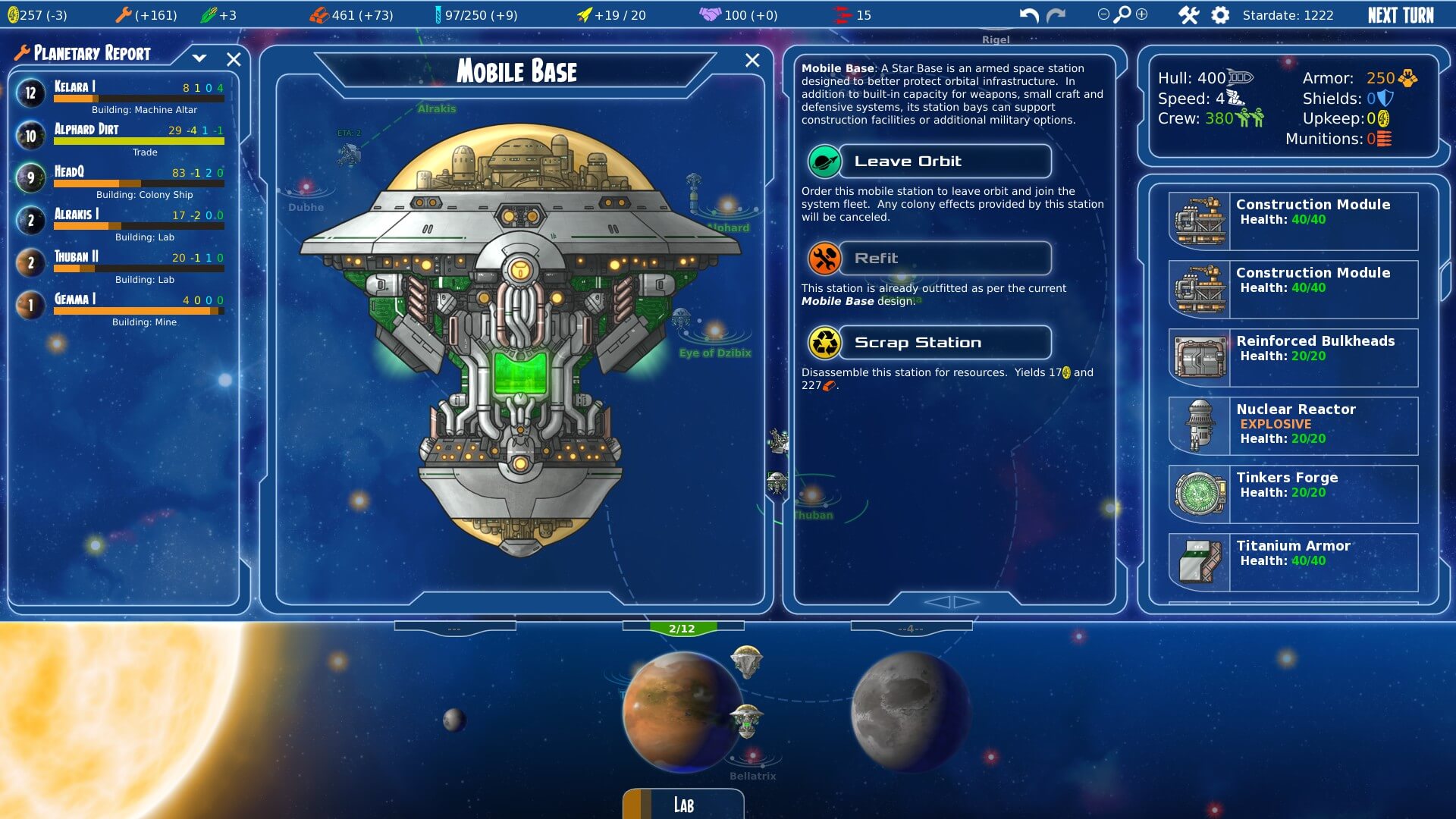The image size is (1456, 819).
Task: Choose the Thuban II colony row
Action: click(x=121, y=264)
